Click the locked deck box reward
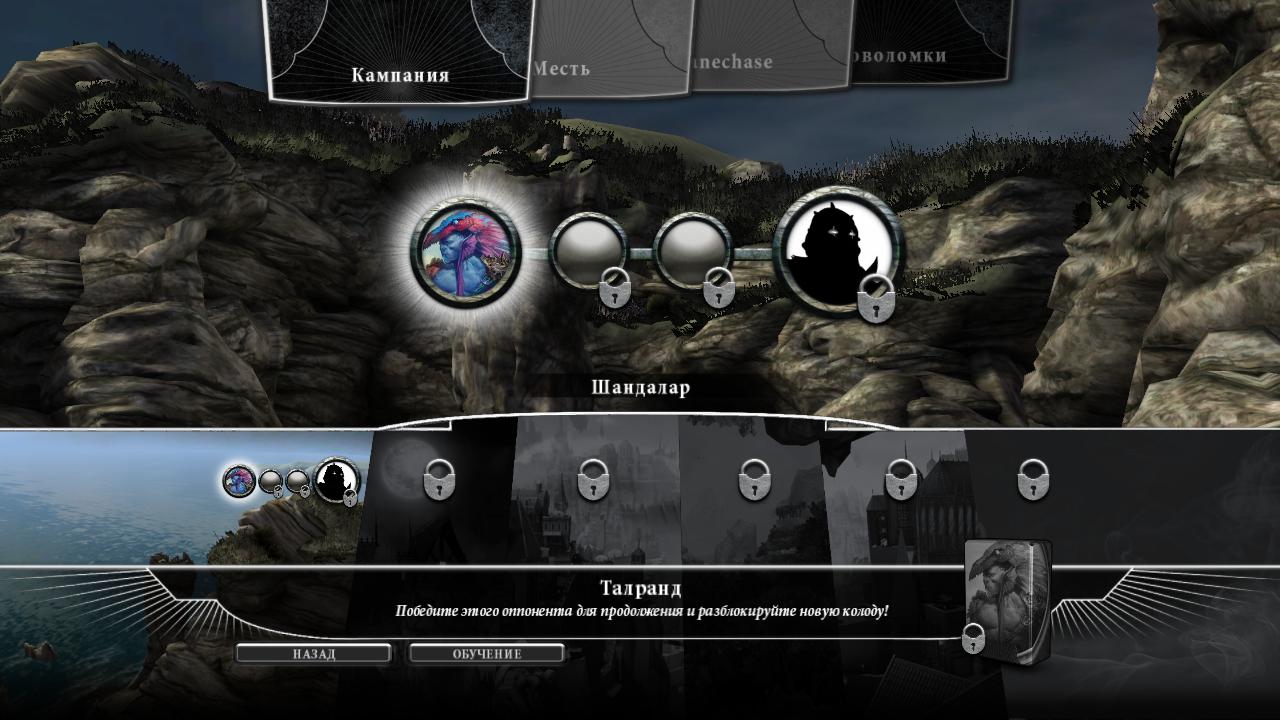Viewport: 1280px width, 720px height. click(1008, 597)
